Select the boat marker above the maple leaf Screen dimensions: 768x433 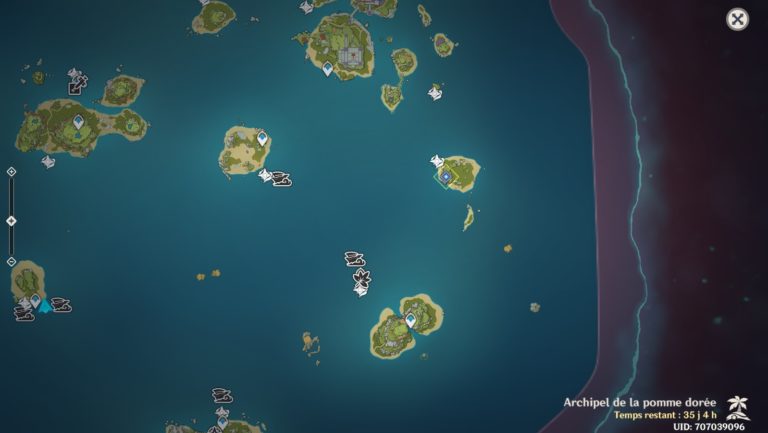coord(354,259)
